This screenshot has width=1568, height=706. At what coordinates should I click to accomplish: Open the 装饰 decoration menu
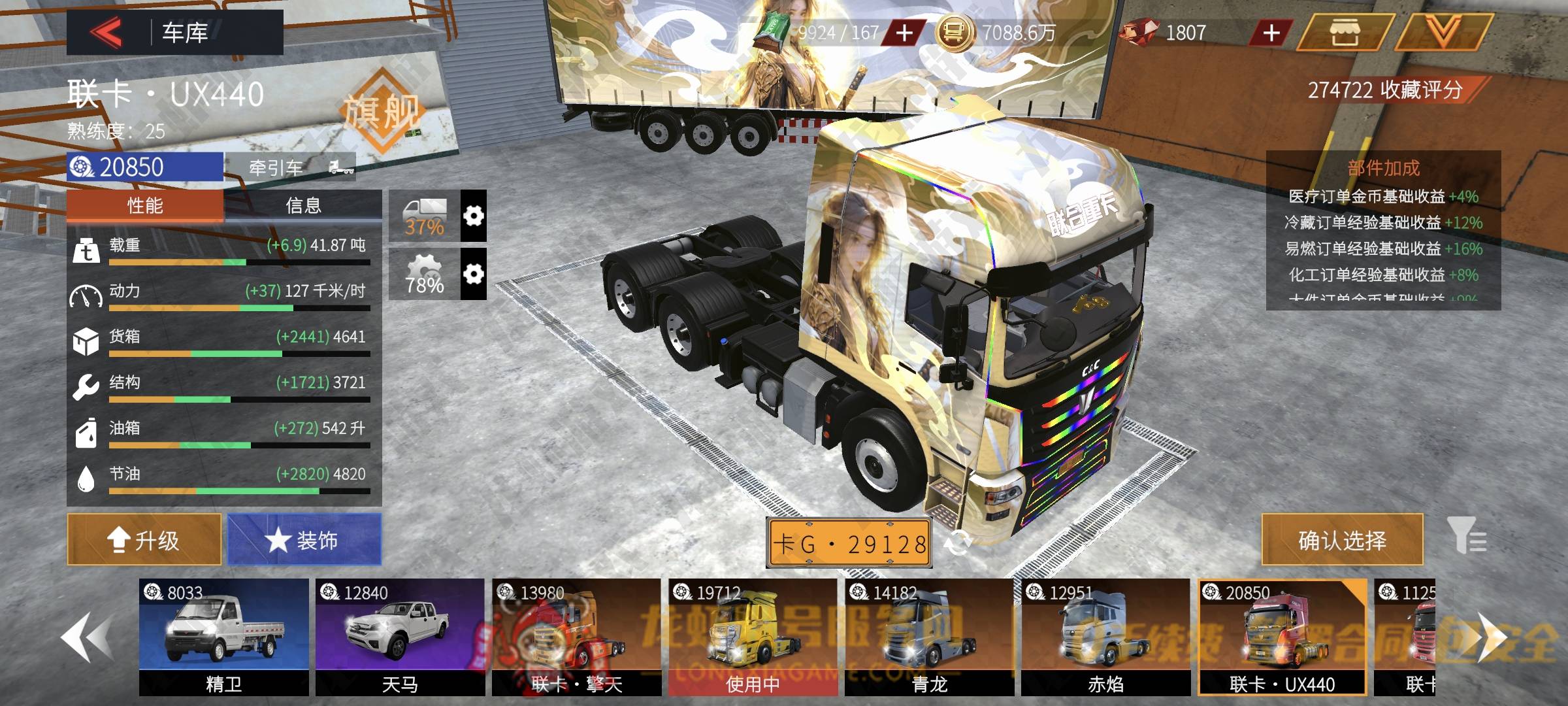(x=304, y=540)
